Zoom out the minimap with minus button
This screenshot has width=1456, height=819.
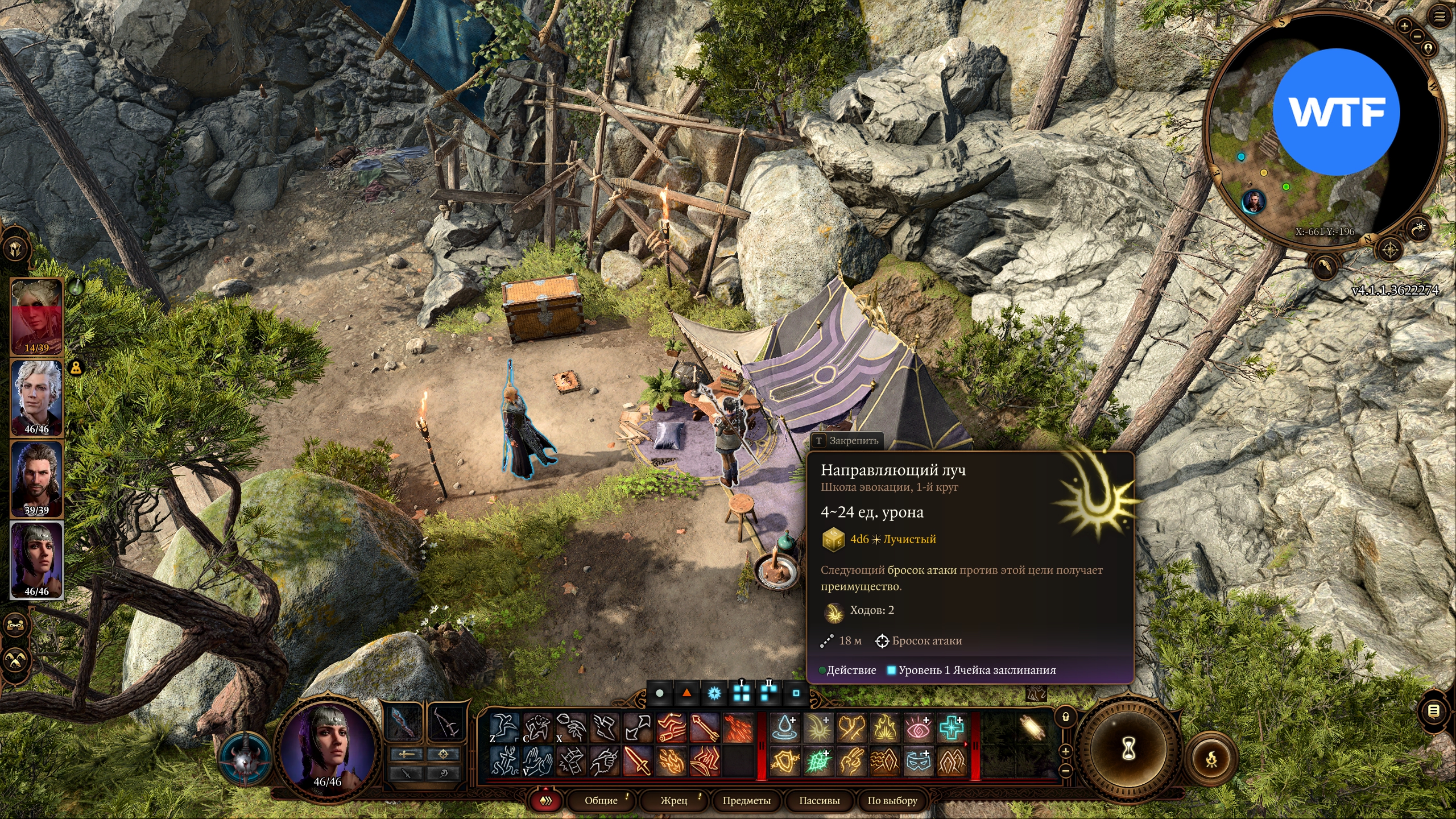[1417, 36]
